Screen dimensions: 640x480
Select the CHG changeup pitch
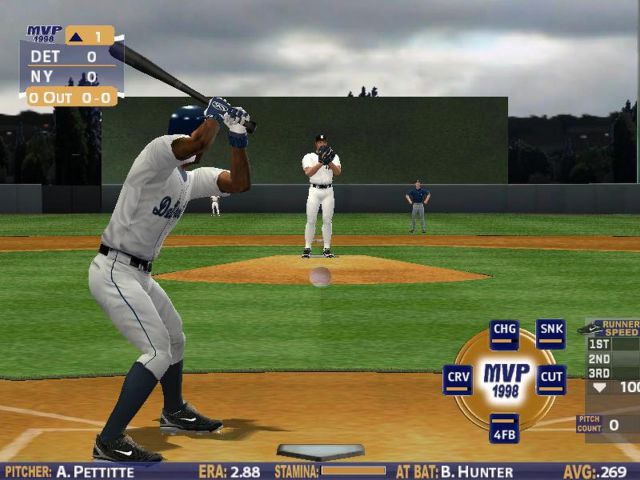pyautogui.click(x=504, y=333)
